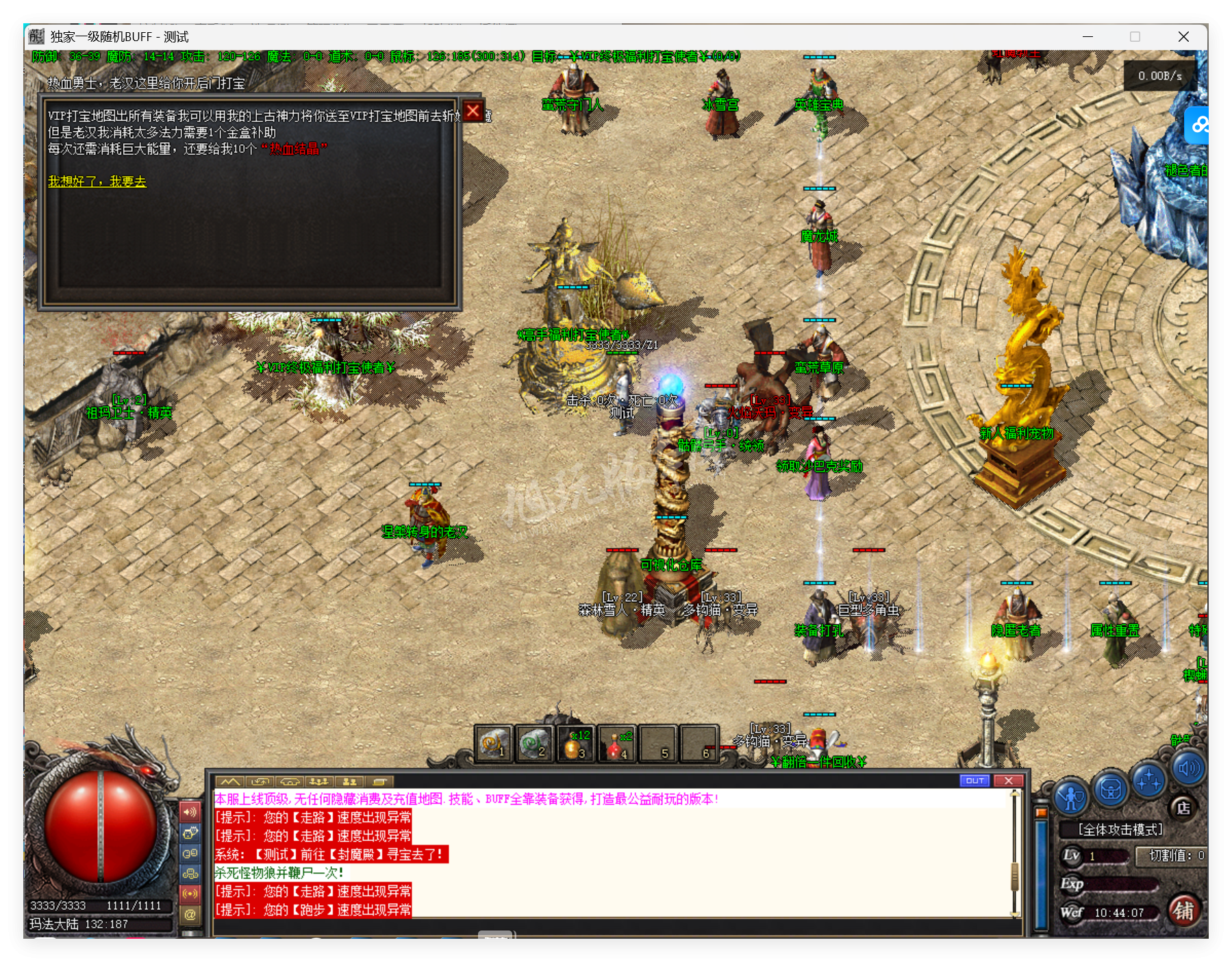Click the network link icon in chat sidebar

pyautogui.click(x=190, y=874)
